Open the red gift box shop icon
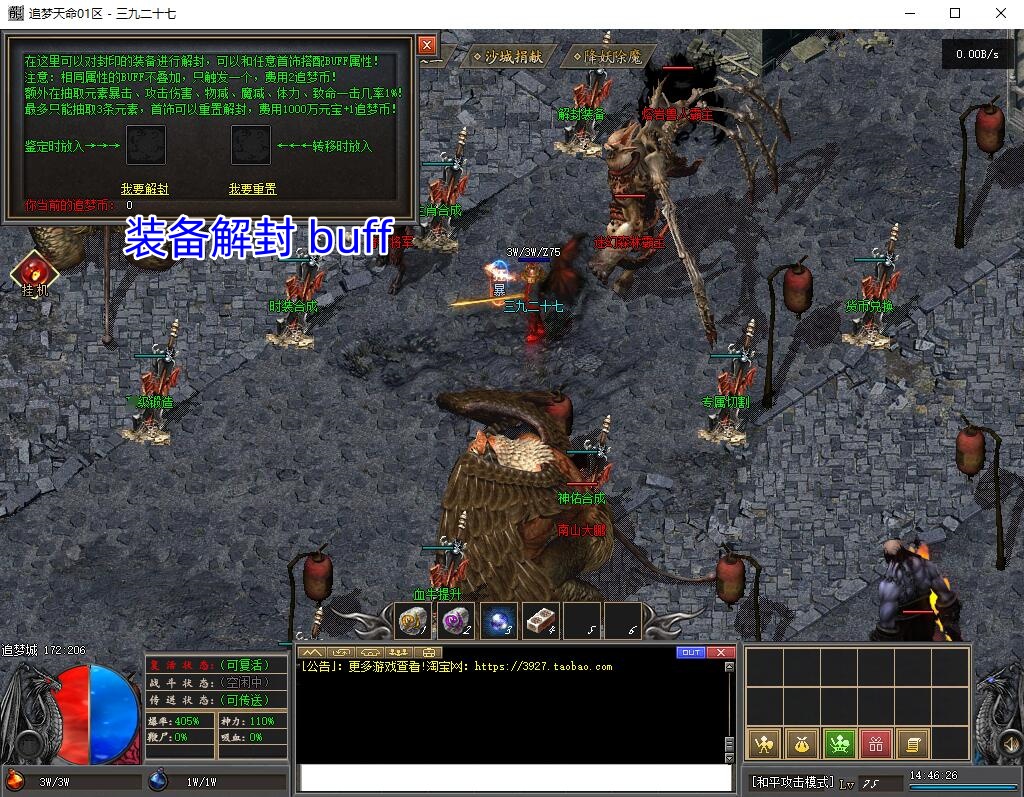 click(876, 743)
